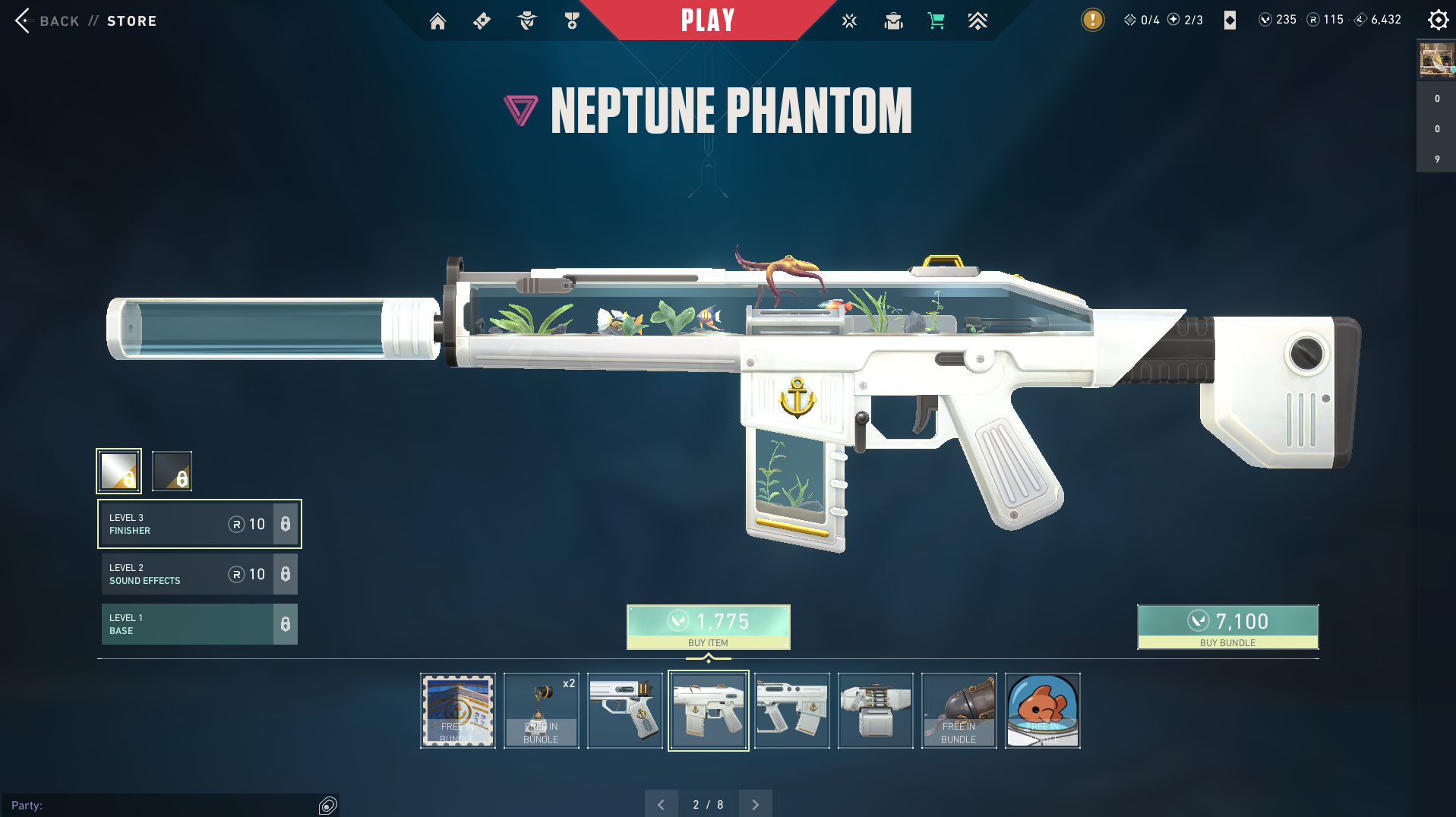The height and width of the screenshot is (817, 1456).
Task: Buy bundle for 7,100 VP
Action: pos(1227,627)
